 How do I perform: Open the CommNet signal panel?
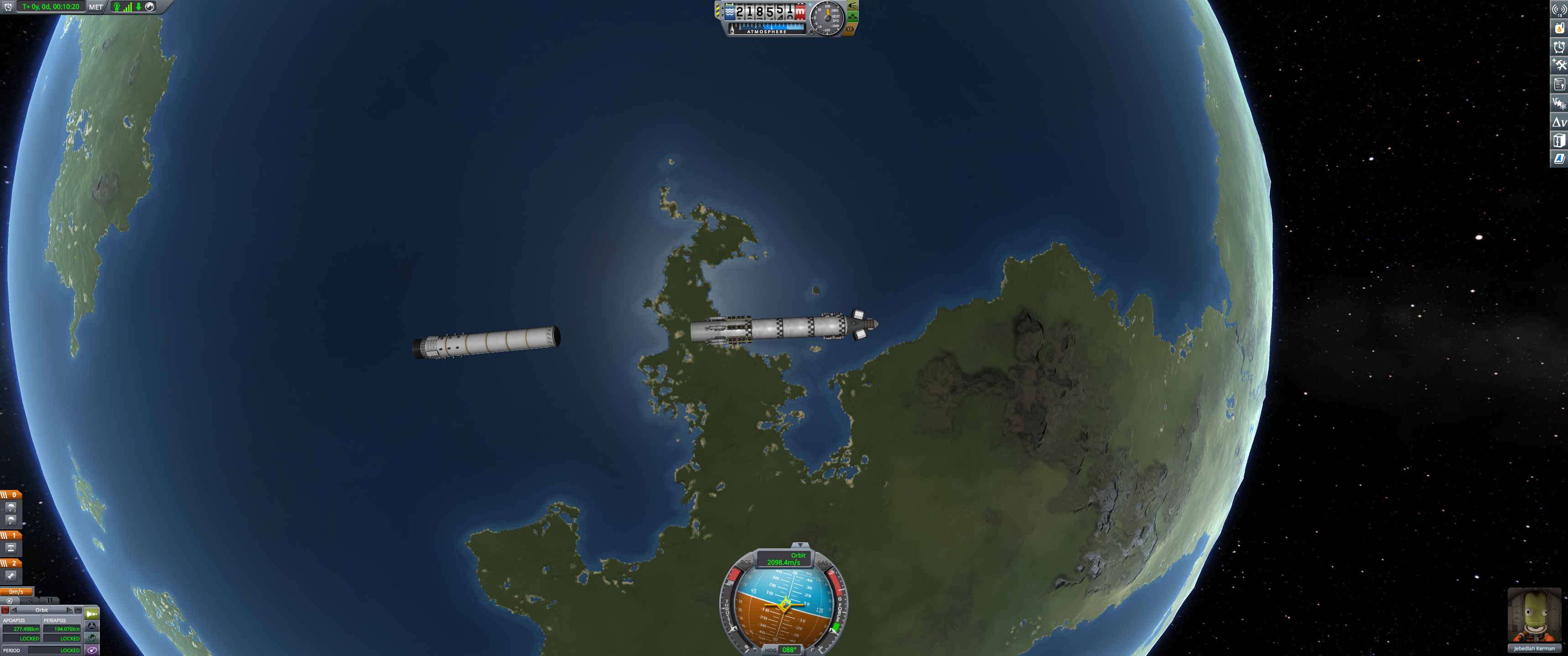(1559, 10)
